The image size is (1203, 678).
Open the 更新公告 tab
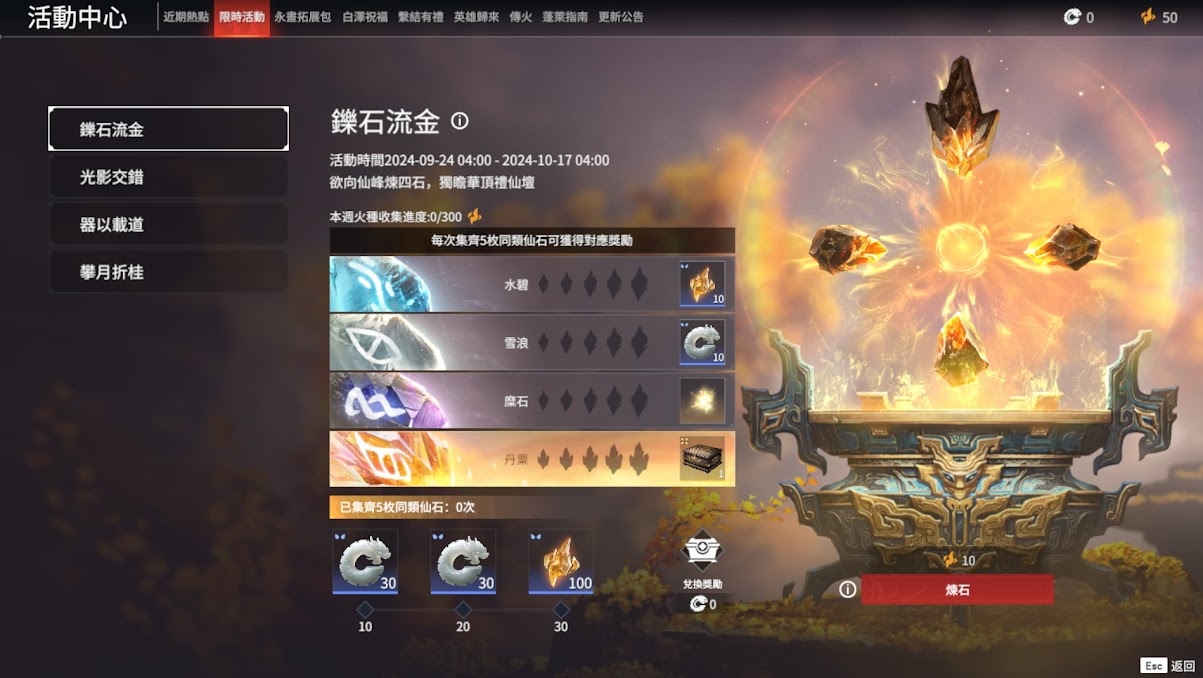click(621, 18)
